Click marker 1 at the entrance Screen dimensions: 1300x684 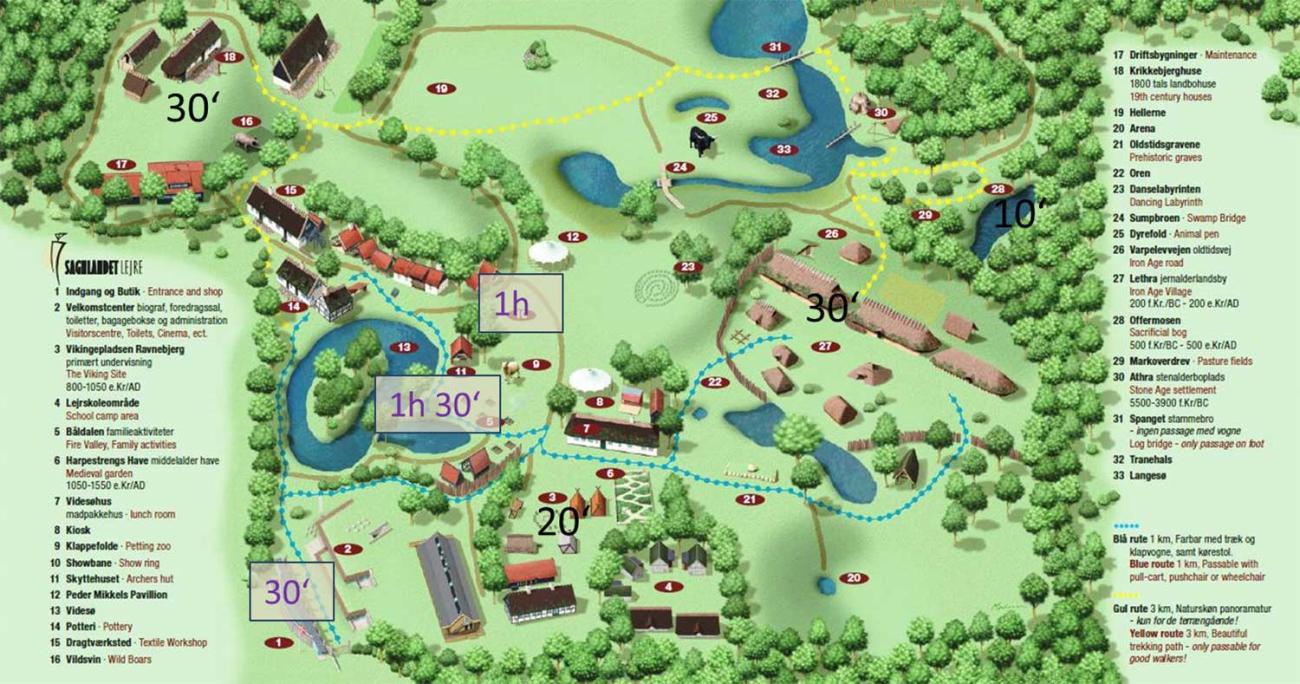click(275, 643)
